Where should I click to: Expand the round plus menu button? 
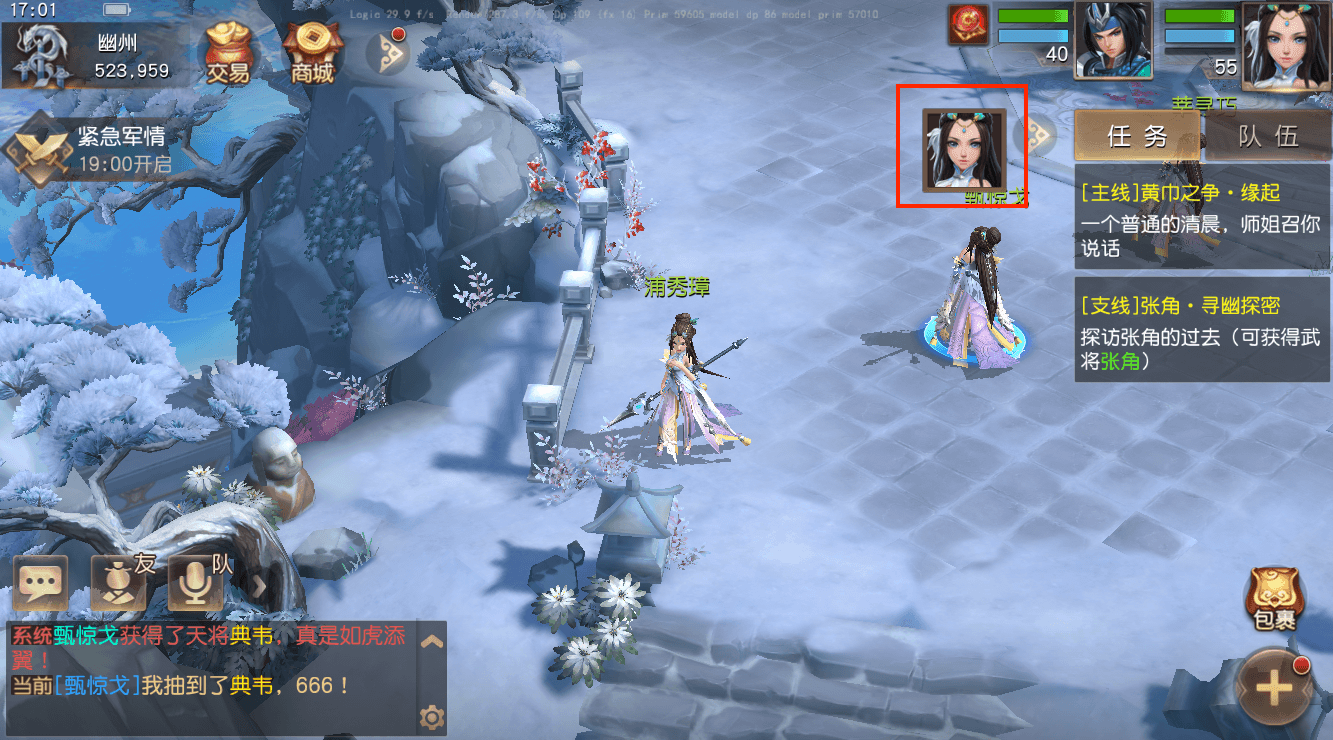tap(1274, 689)
